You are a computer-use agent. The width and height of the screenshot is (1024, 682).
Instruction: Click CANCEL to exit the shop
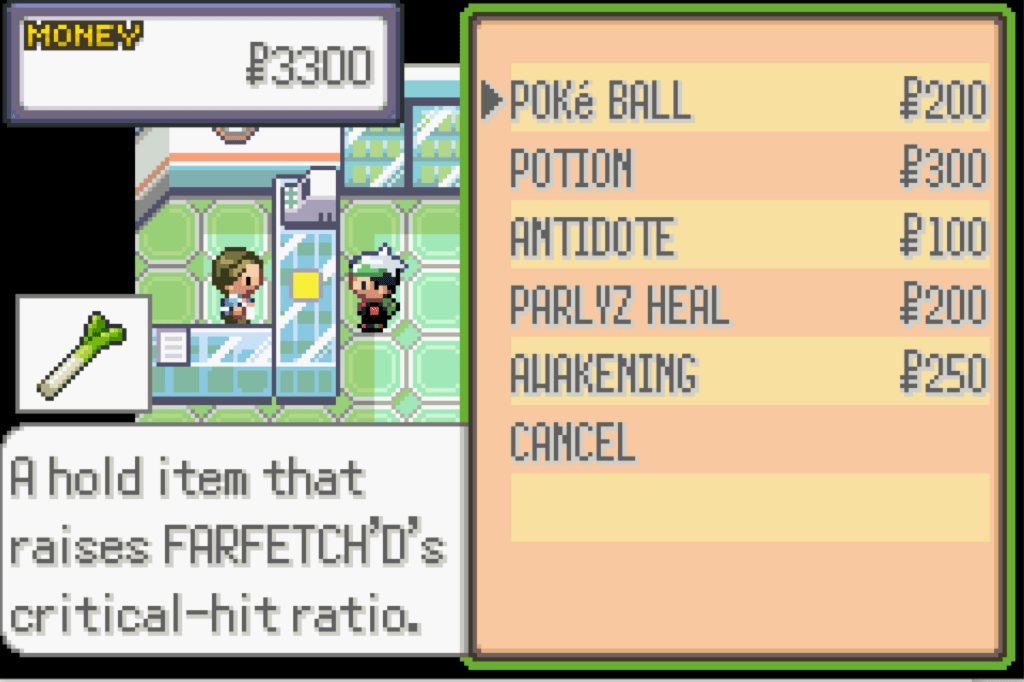tap(572, 441)
